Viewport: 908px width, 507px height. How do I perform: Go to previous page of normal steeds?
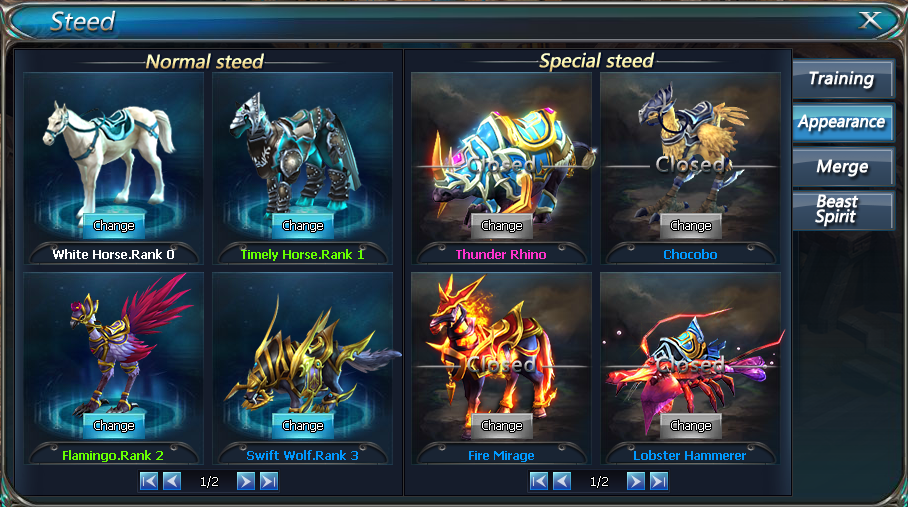coord(172,481)
